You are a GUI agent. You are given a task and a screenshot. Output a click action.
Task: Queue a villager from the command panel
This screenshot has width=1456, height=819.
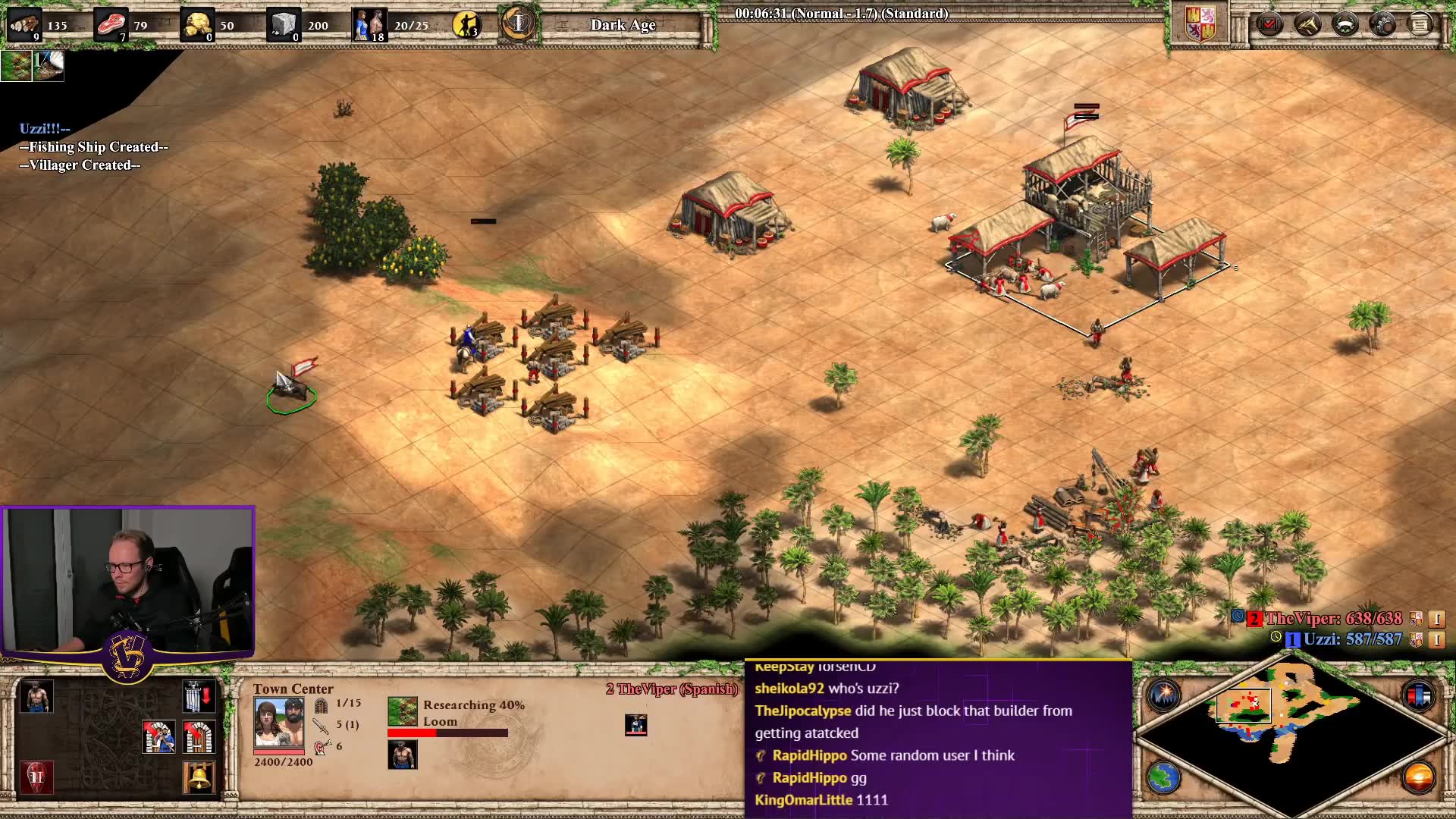point(36,696)
